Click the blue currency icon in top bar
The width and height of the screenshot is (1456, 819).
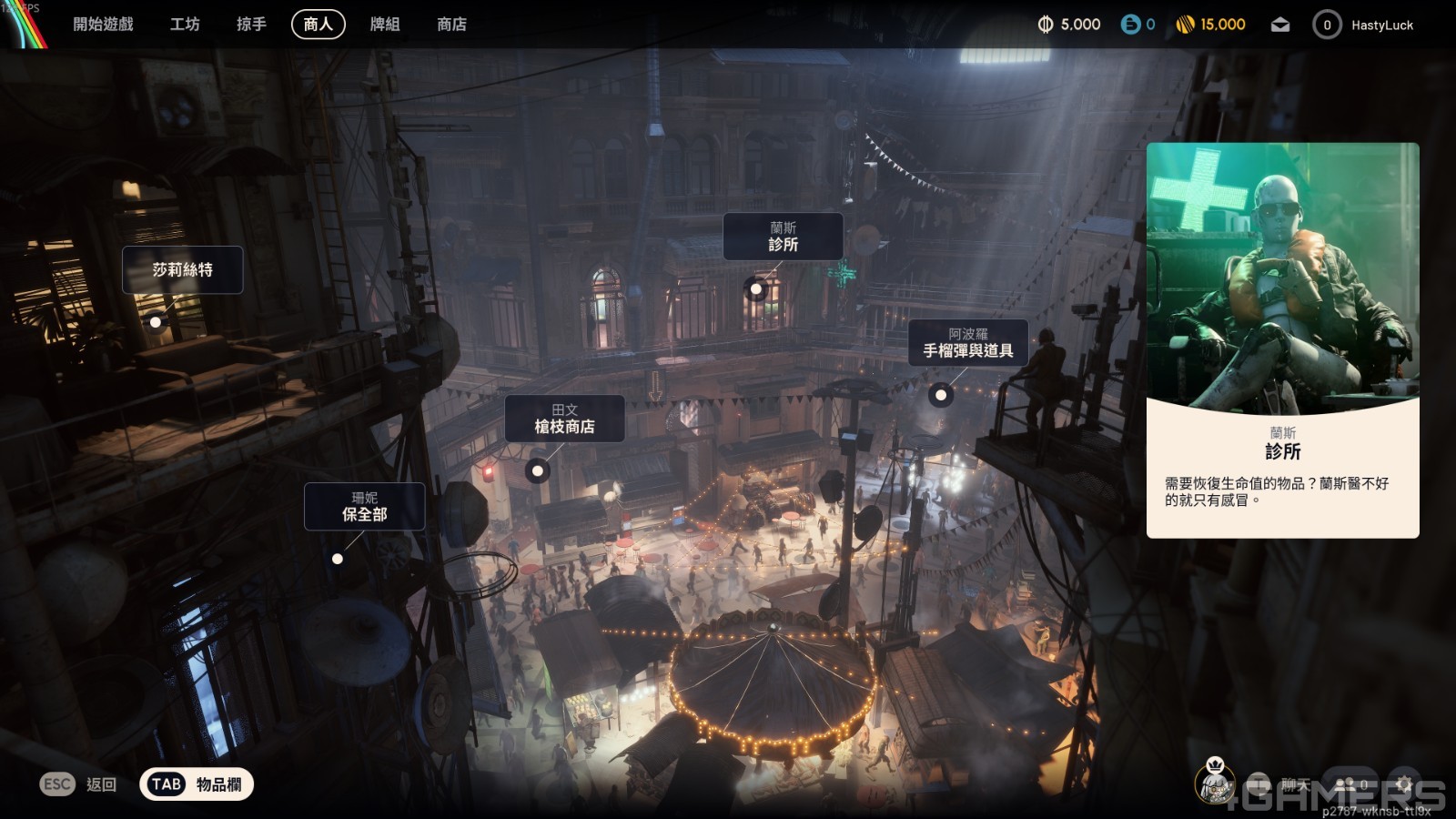[1128, 25]
